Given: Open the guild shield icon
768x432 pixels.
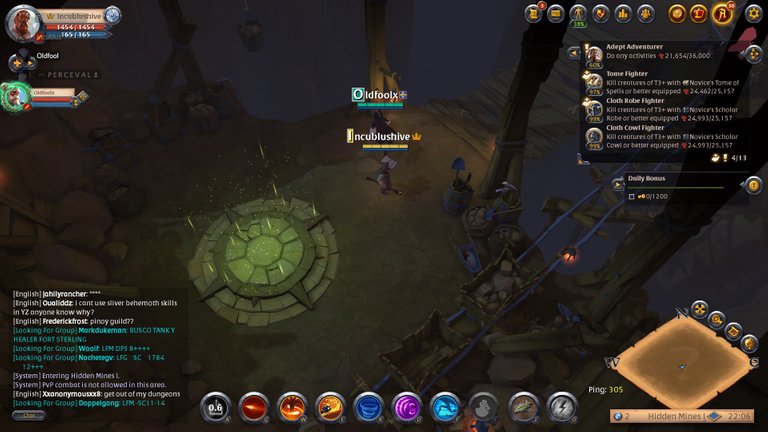Looking at the screenshot, I should click(x=601, y=13).
